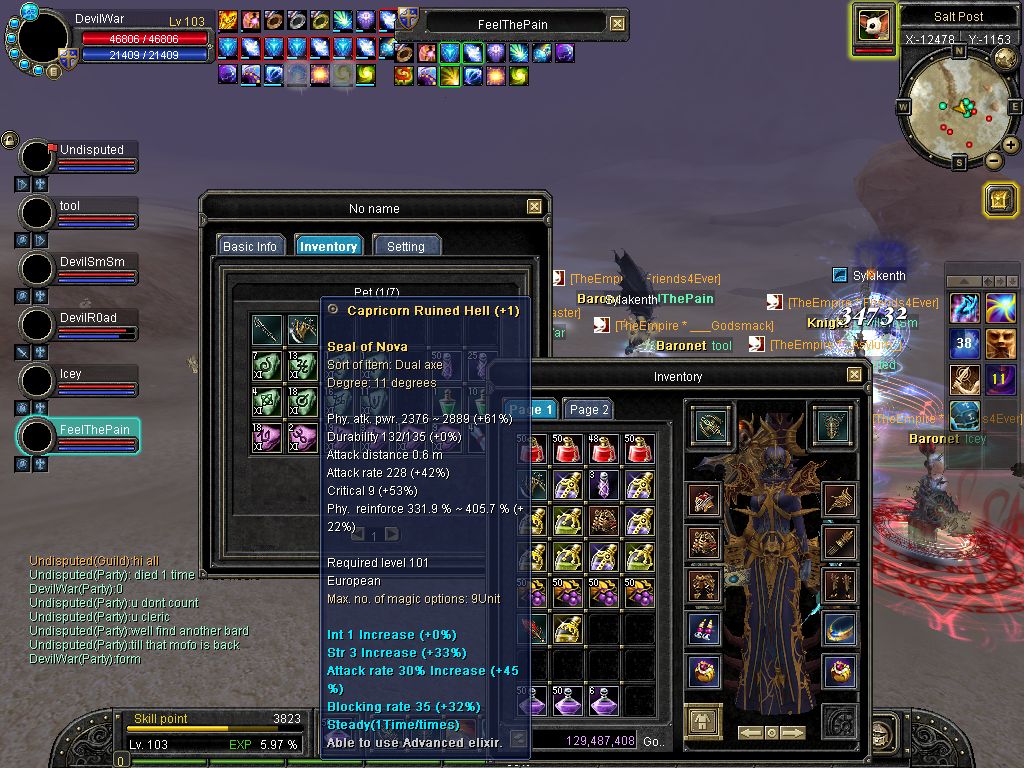Image resolution: width=1024 pixels, height=768 pixels.
Task: Zoom out the minimap with minus button
Action: pyautogui.click(x=994, y=160)
